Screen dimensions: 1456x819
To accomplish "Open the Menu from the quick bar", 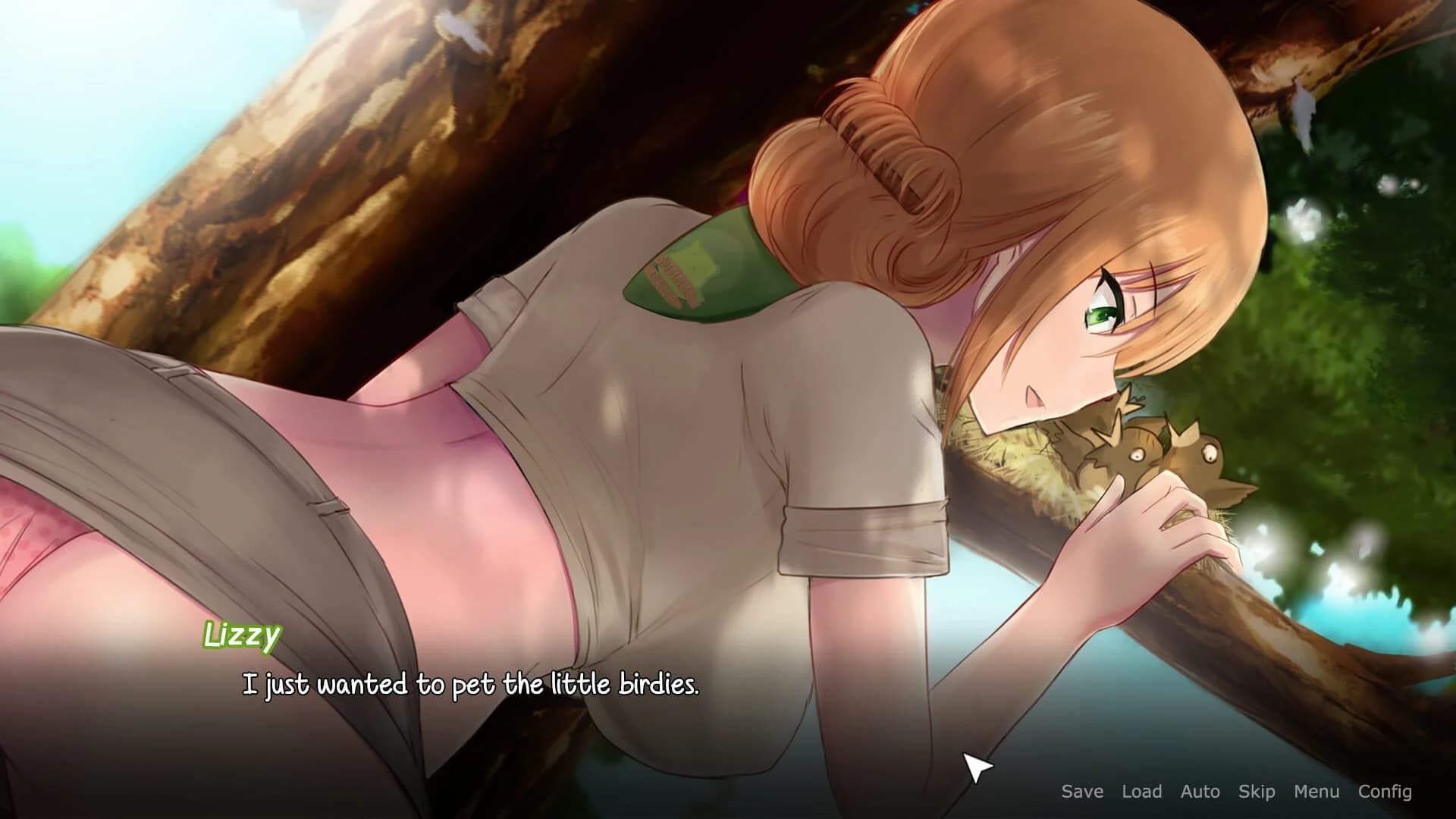I will pos(1316,791).
